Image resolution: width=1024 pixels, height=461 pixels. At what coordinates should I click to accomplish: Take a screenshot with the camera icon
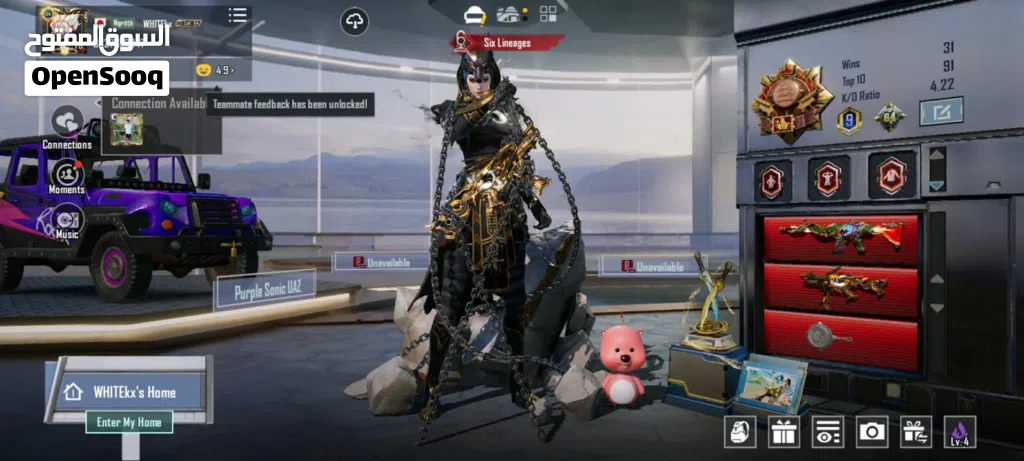872,431
